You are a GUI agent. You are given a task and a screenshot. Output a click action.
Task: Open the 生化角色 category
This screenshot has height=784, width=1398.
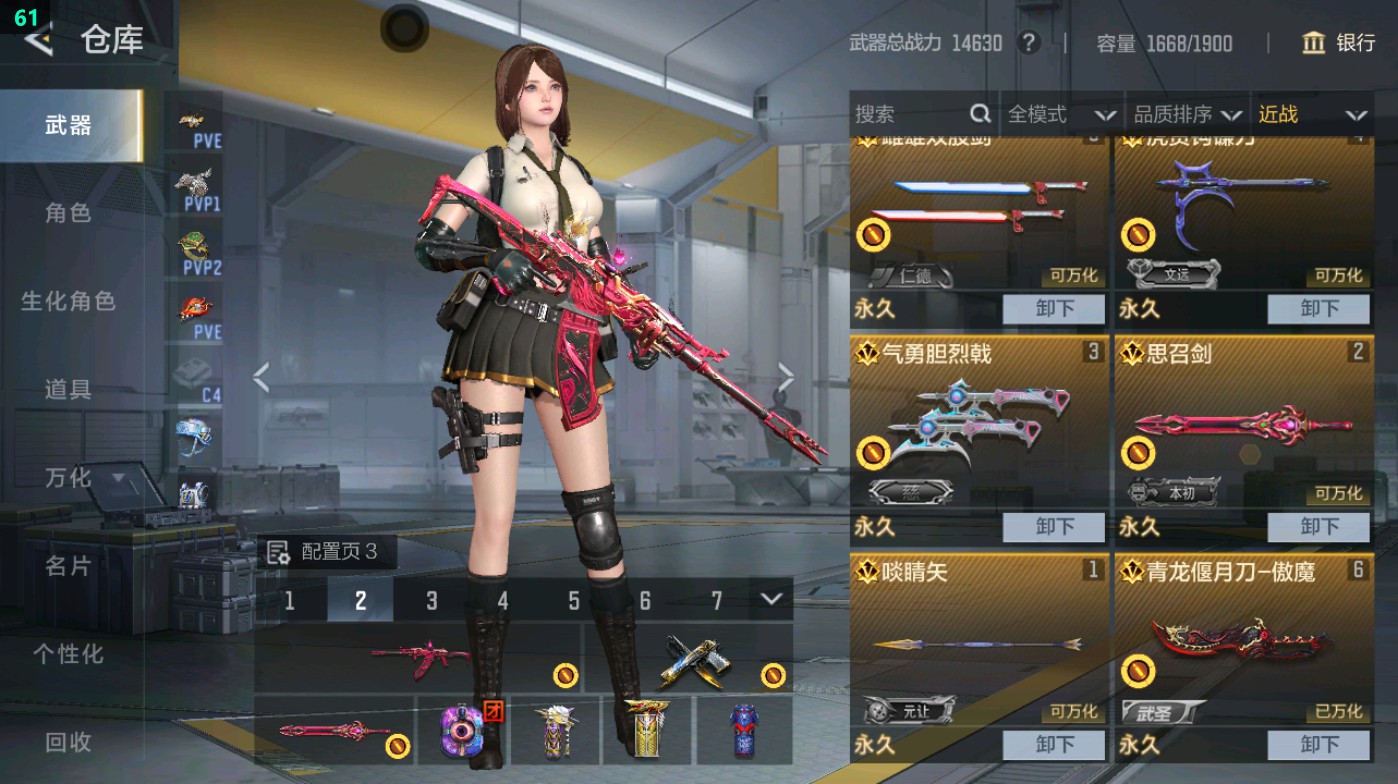[68, 301]
